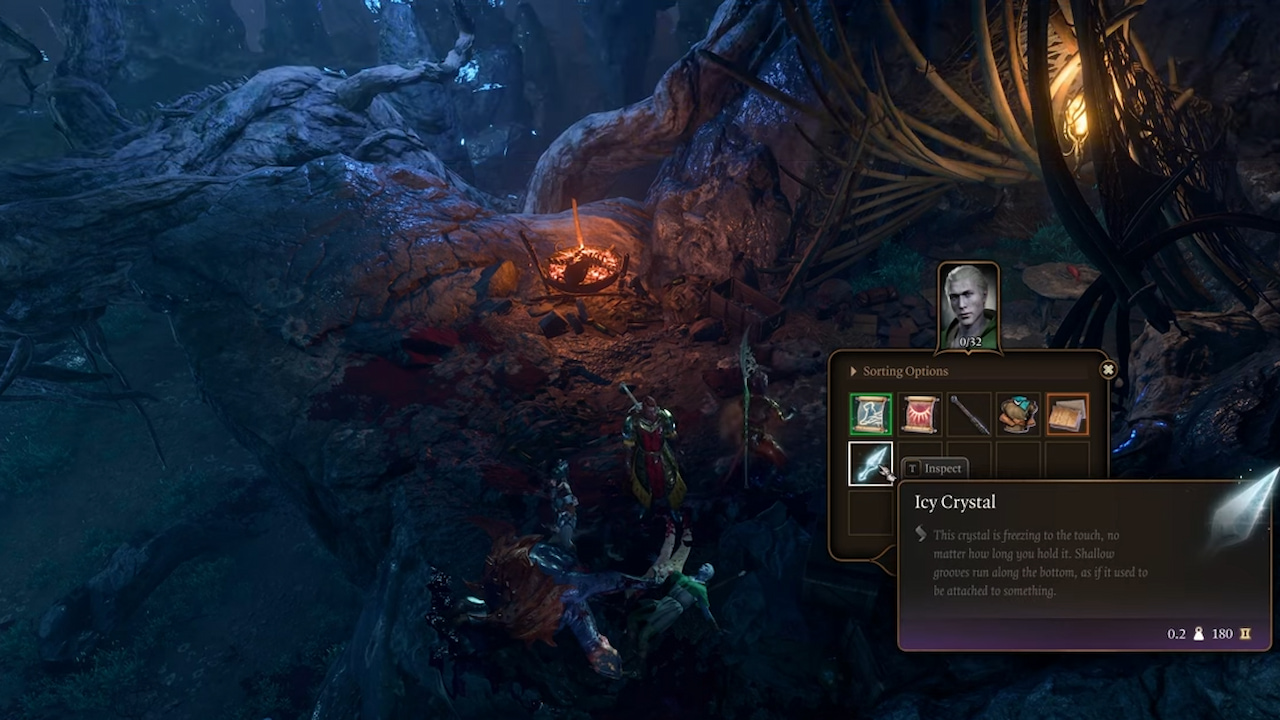
Task: Click the Icy Crystal tooltip title text
Action: [954, 502]
